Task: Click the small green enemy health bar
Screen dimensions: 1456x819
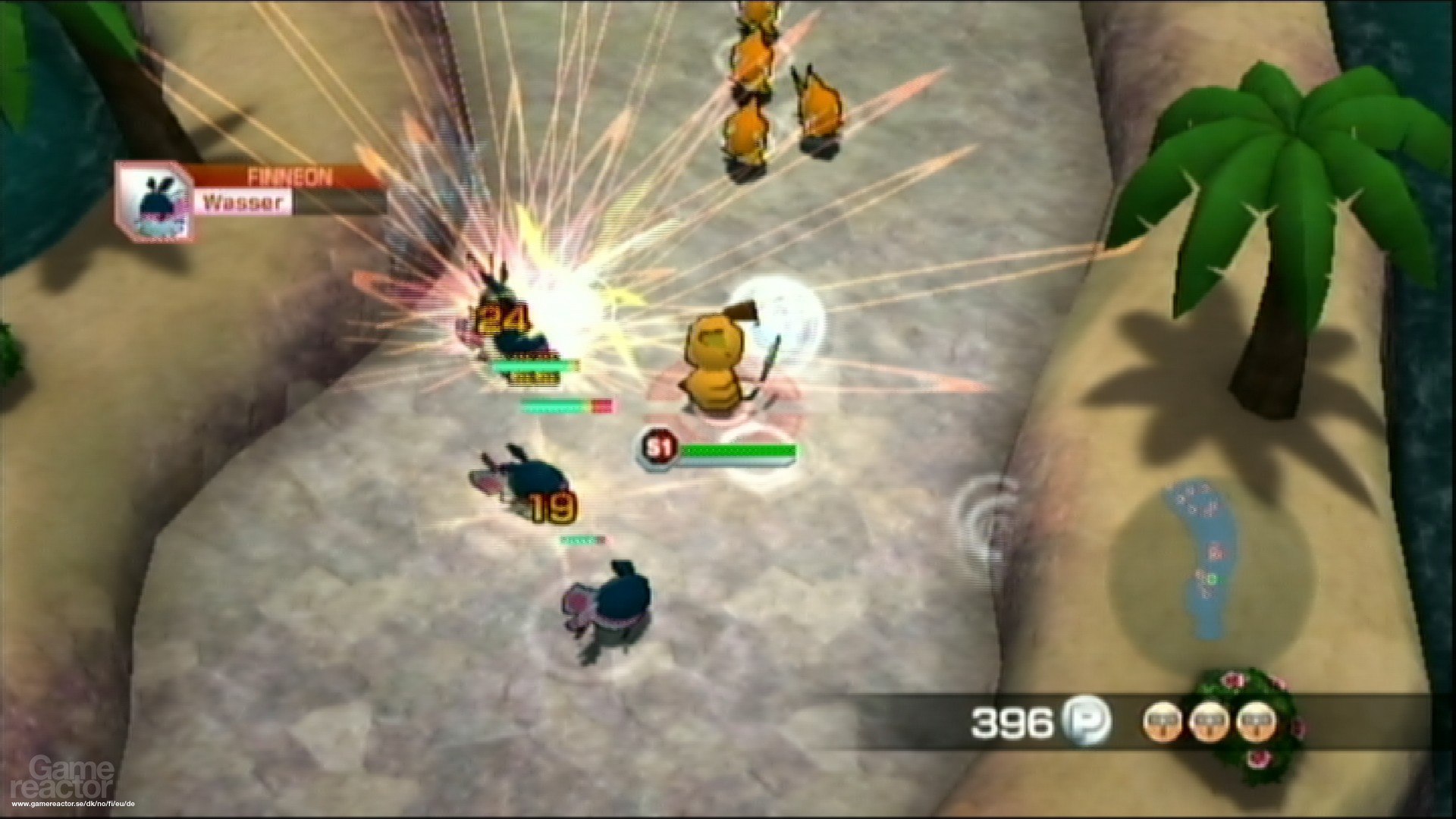Action: tap(578, 541)
